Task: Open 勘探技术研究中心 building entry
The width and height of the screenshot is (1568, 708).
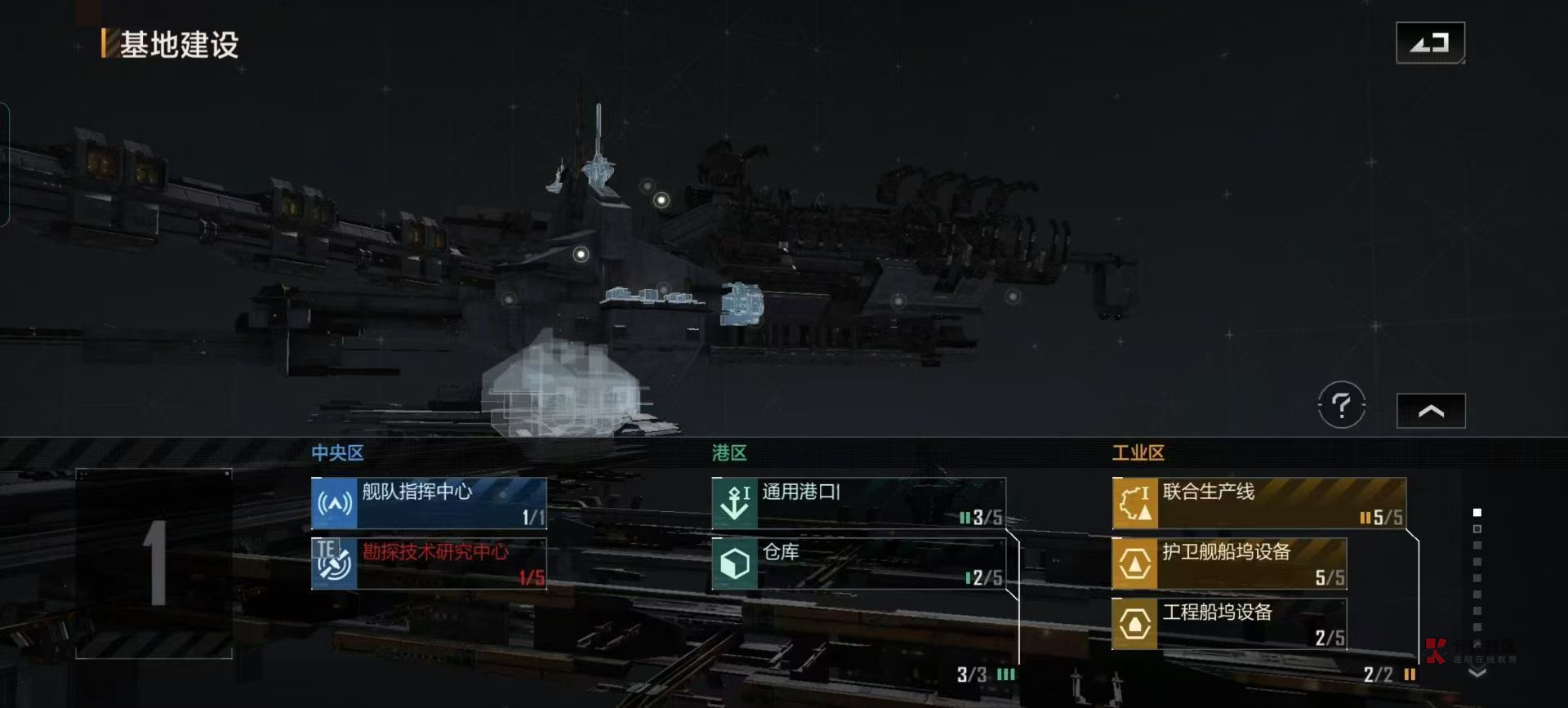Action: tap(429, 563)
